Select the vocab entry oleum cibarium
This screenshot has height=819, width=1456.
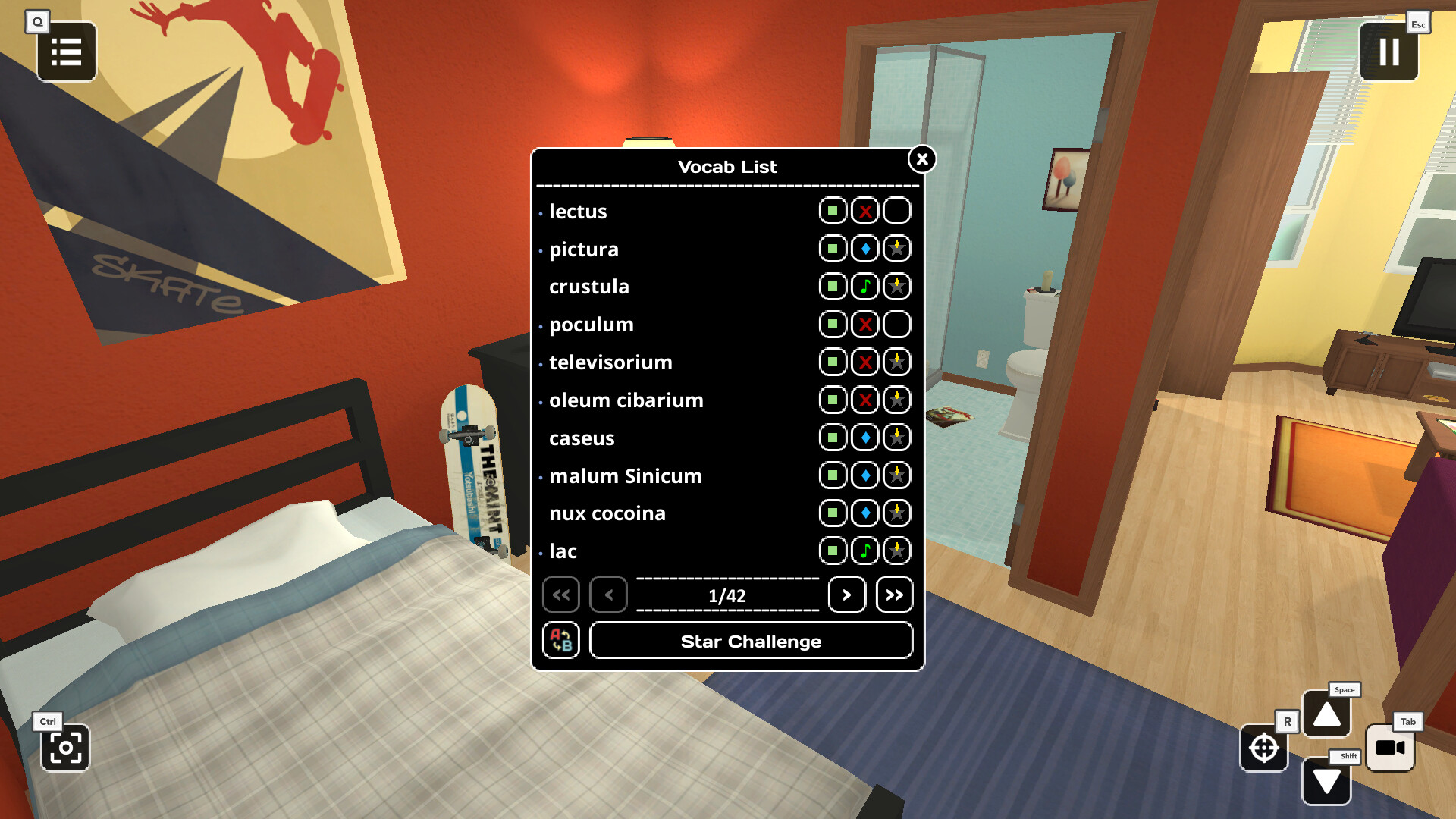pyautogui.click(x=626, y=400)
